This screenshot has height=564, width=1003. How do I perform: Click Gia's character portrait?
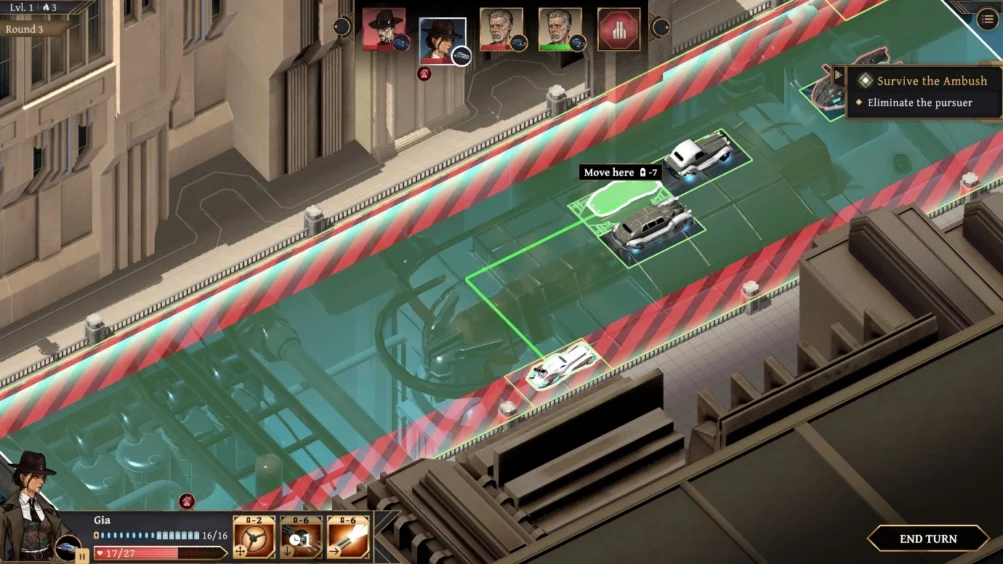point(28,505)
